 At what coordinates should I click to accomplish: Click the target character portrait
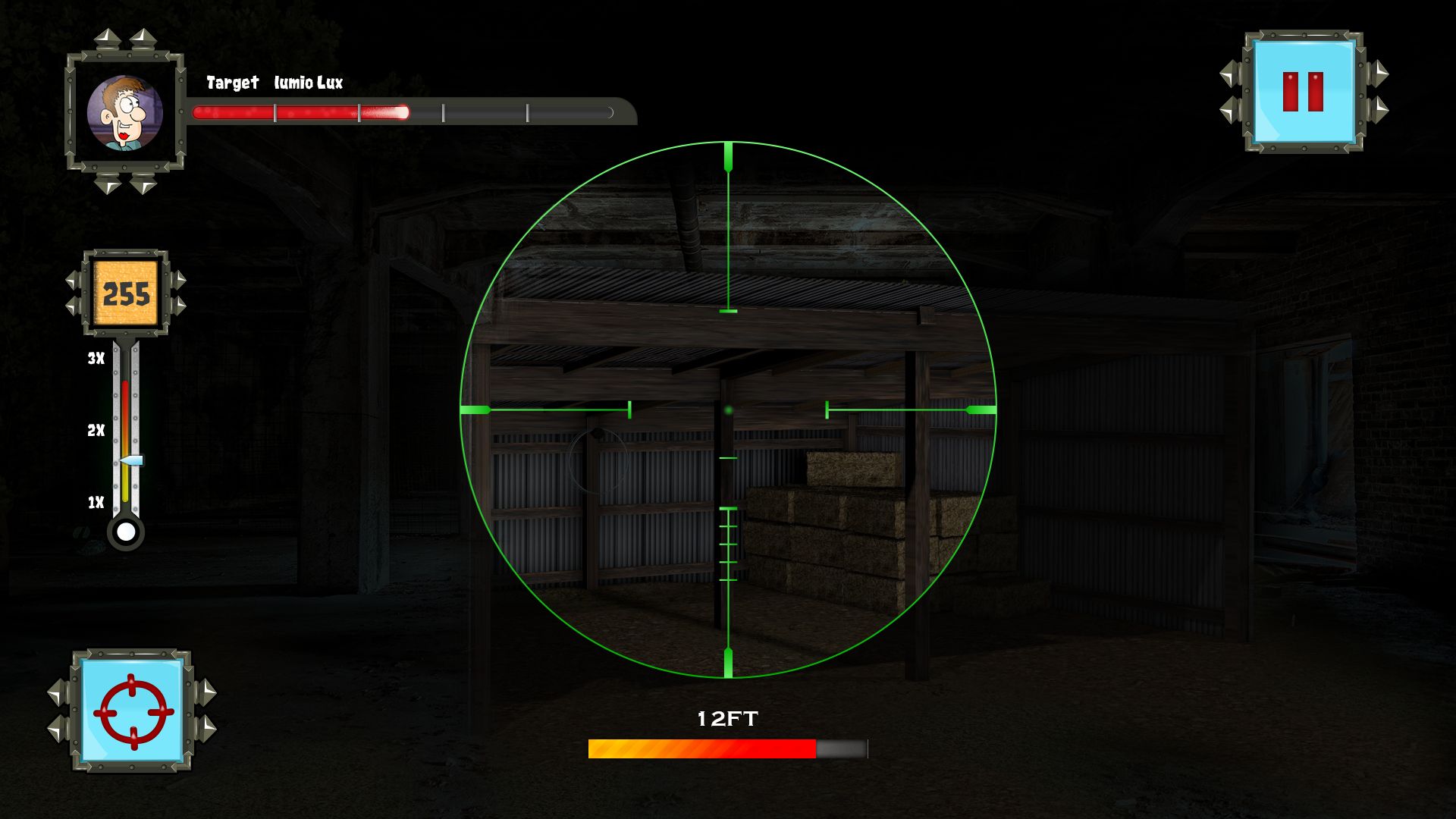(124, 113)
